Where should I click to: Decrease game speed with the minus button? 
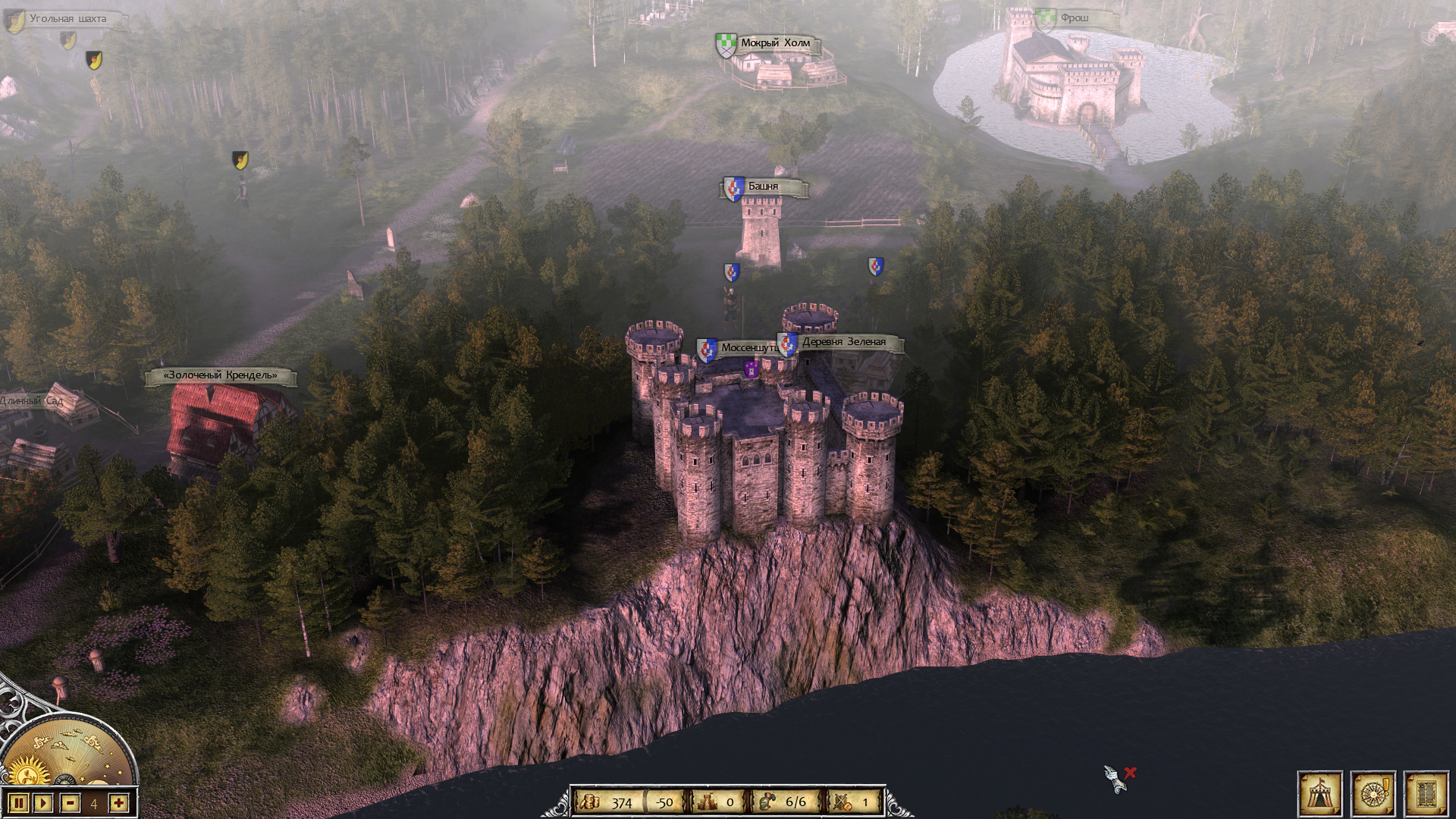(x=71, y=803)
